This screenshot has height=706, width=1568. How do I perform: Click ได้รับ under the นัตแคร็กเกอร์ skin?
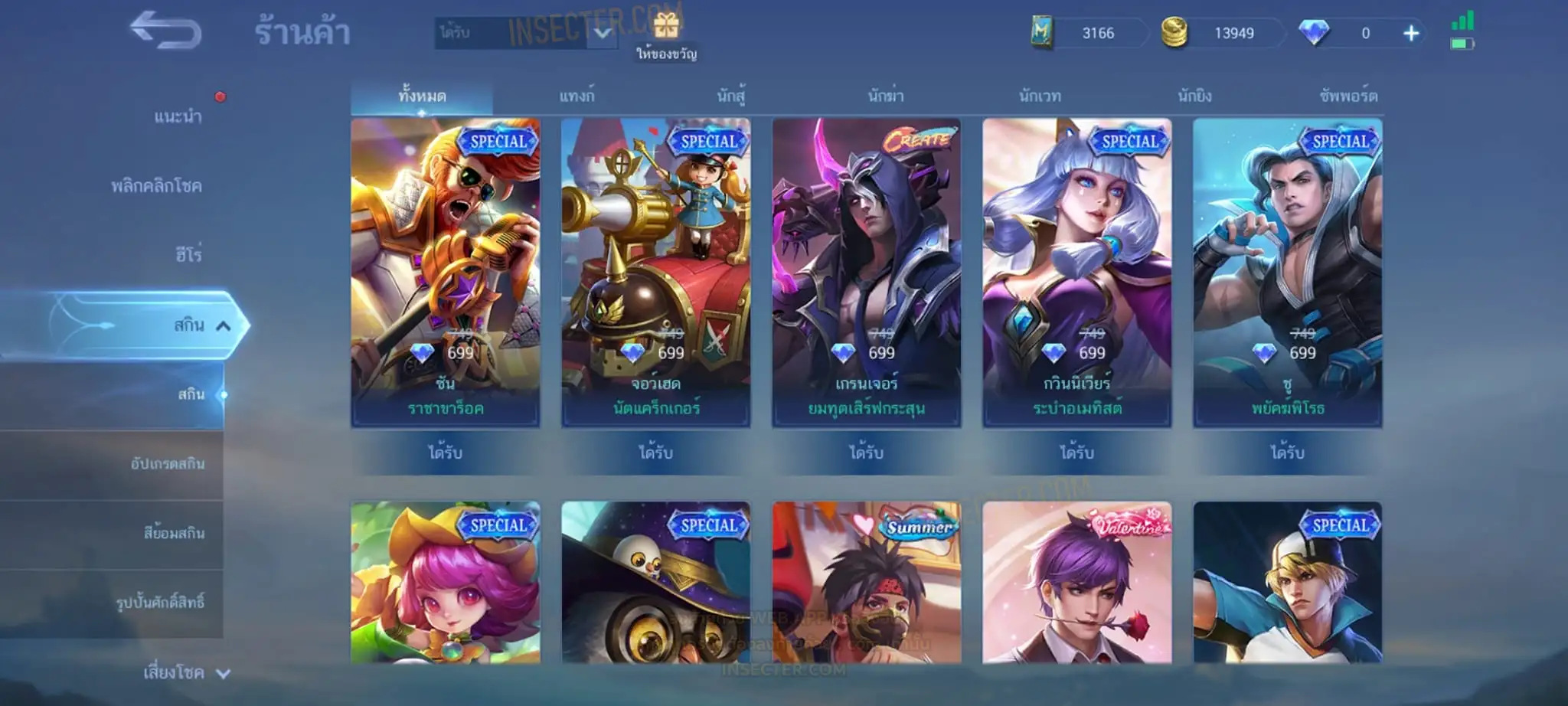pyautogui.click(x=655, y=453)
